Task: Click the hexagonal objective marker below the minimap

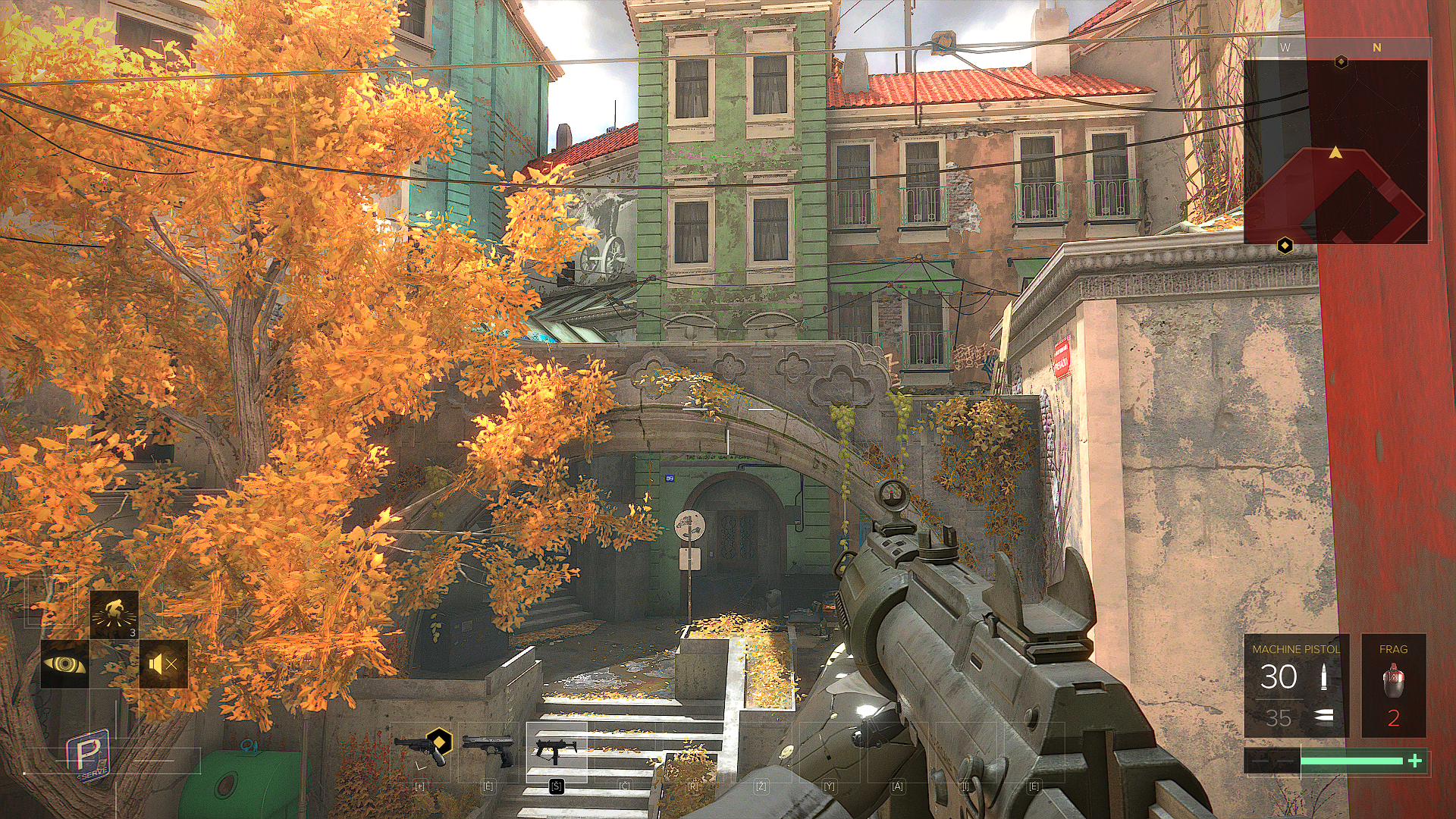Action: pos(1285,245)
